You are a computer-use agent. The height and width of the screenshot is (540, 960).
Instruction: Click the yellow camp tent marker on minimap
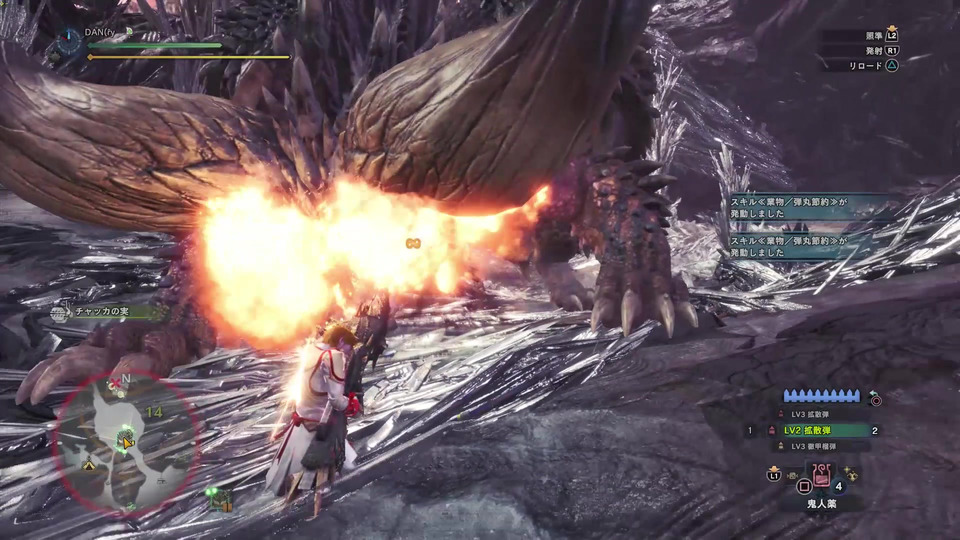coord(89,463)
